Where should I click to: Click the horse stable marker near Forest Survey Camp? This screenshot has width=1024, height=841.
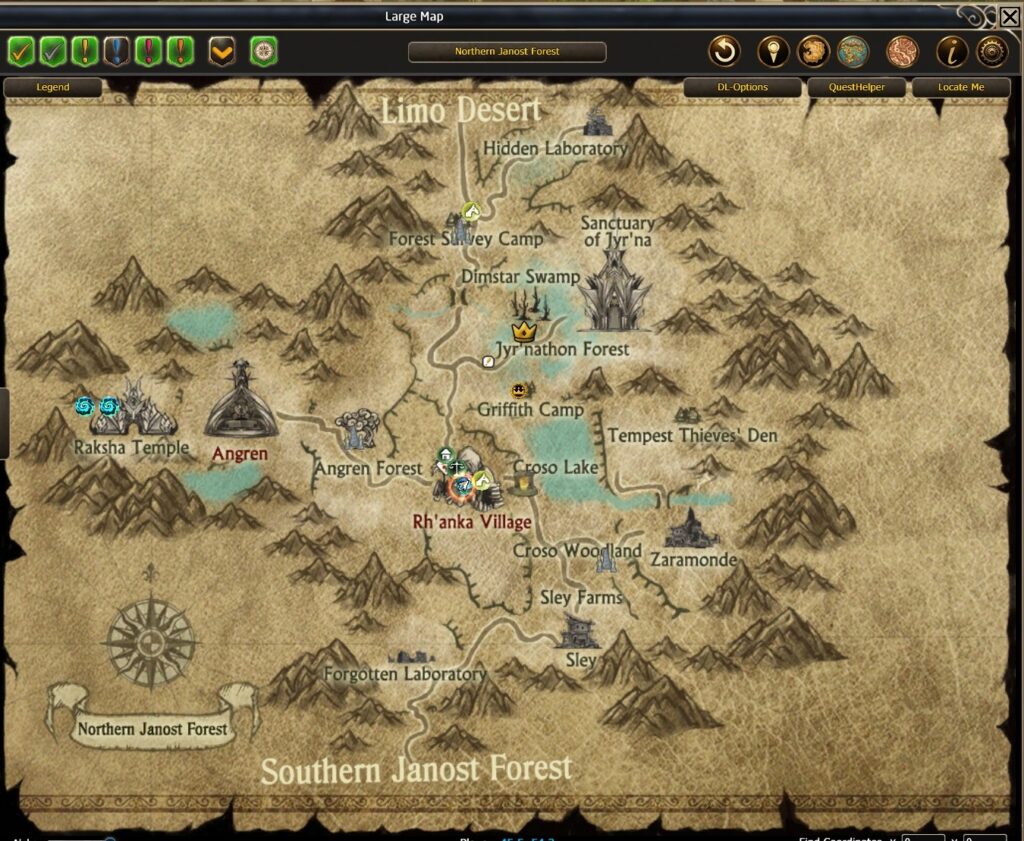point(472,211)
